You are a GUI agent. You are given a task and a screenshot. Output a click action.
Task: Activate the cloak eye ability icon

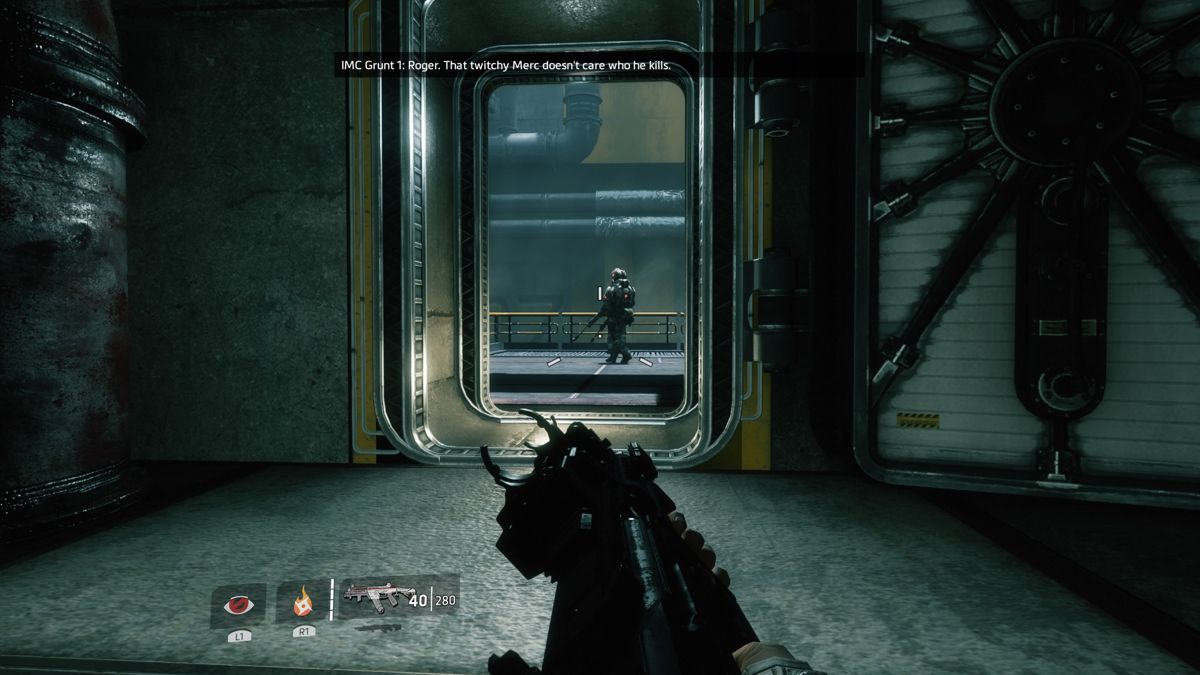pyautogui.click(x=238, y=604)
